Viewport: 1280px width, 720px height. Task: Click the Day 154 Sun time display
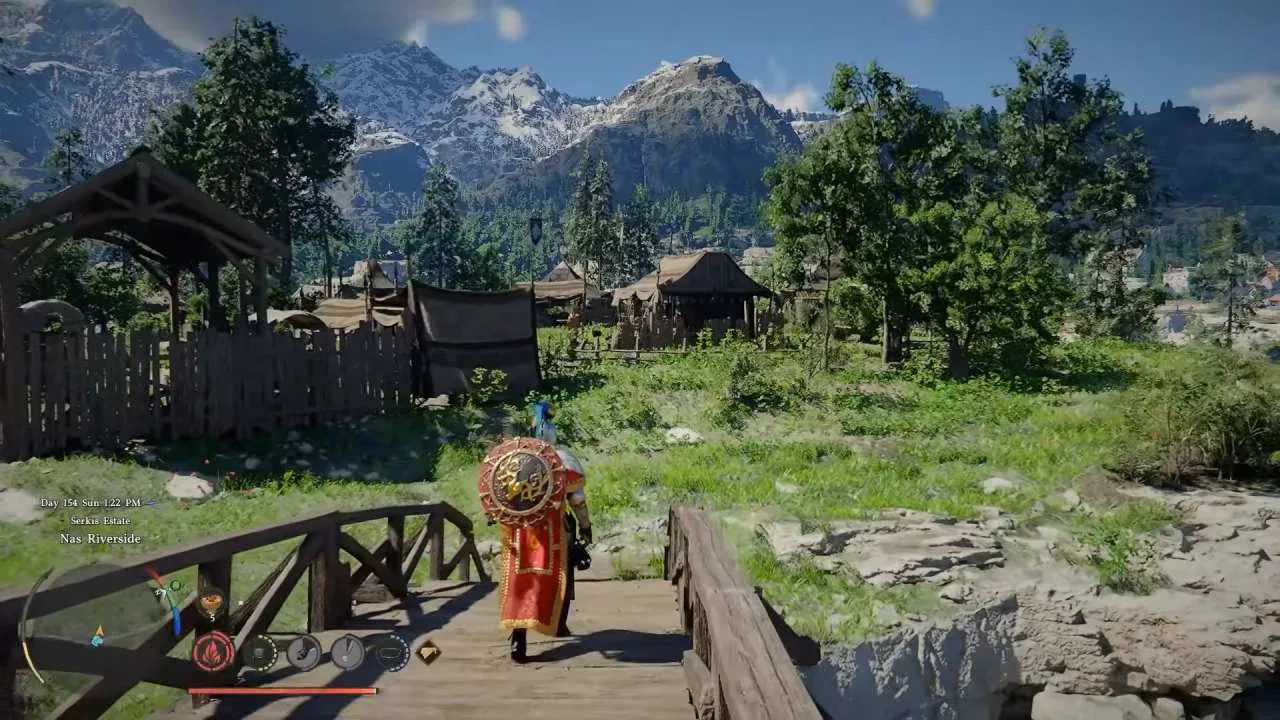92,503
